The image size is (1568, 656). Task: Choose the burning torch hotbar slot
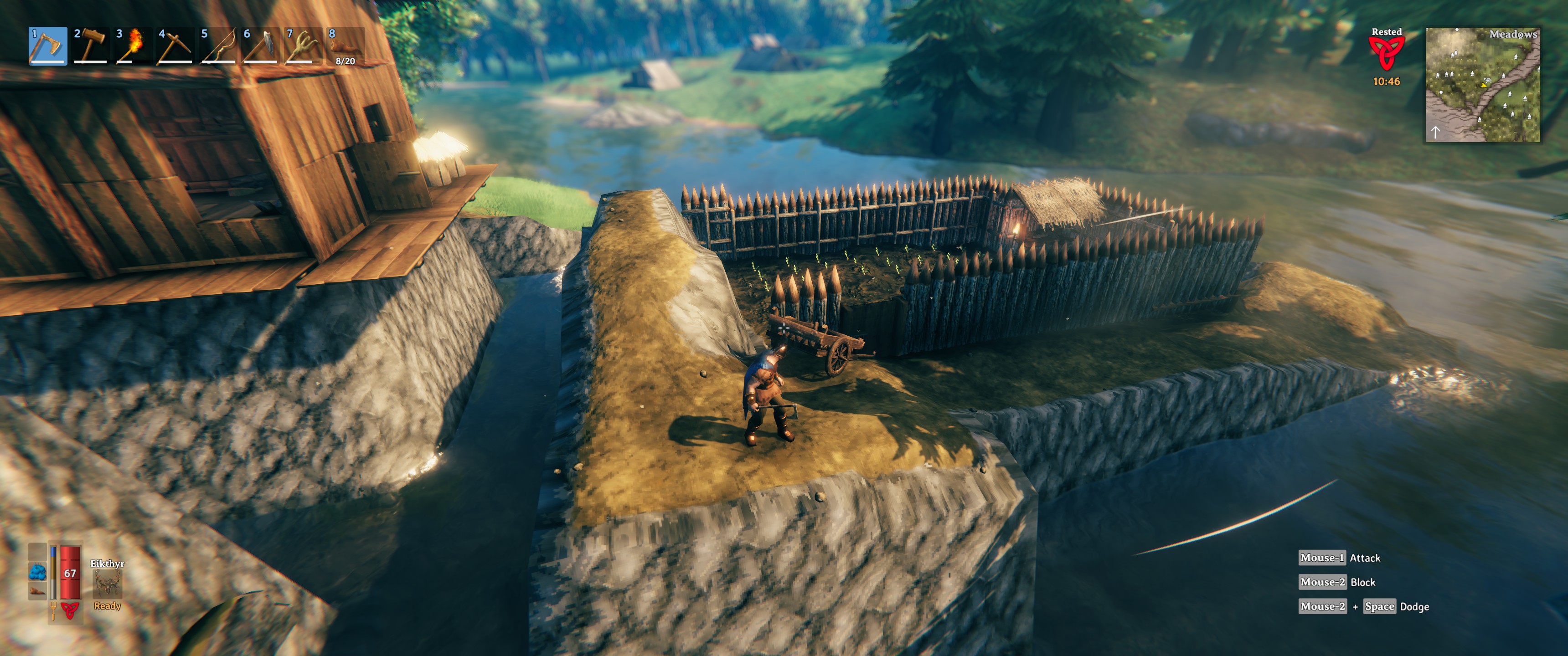pos(133,46)
